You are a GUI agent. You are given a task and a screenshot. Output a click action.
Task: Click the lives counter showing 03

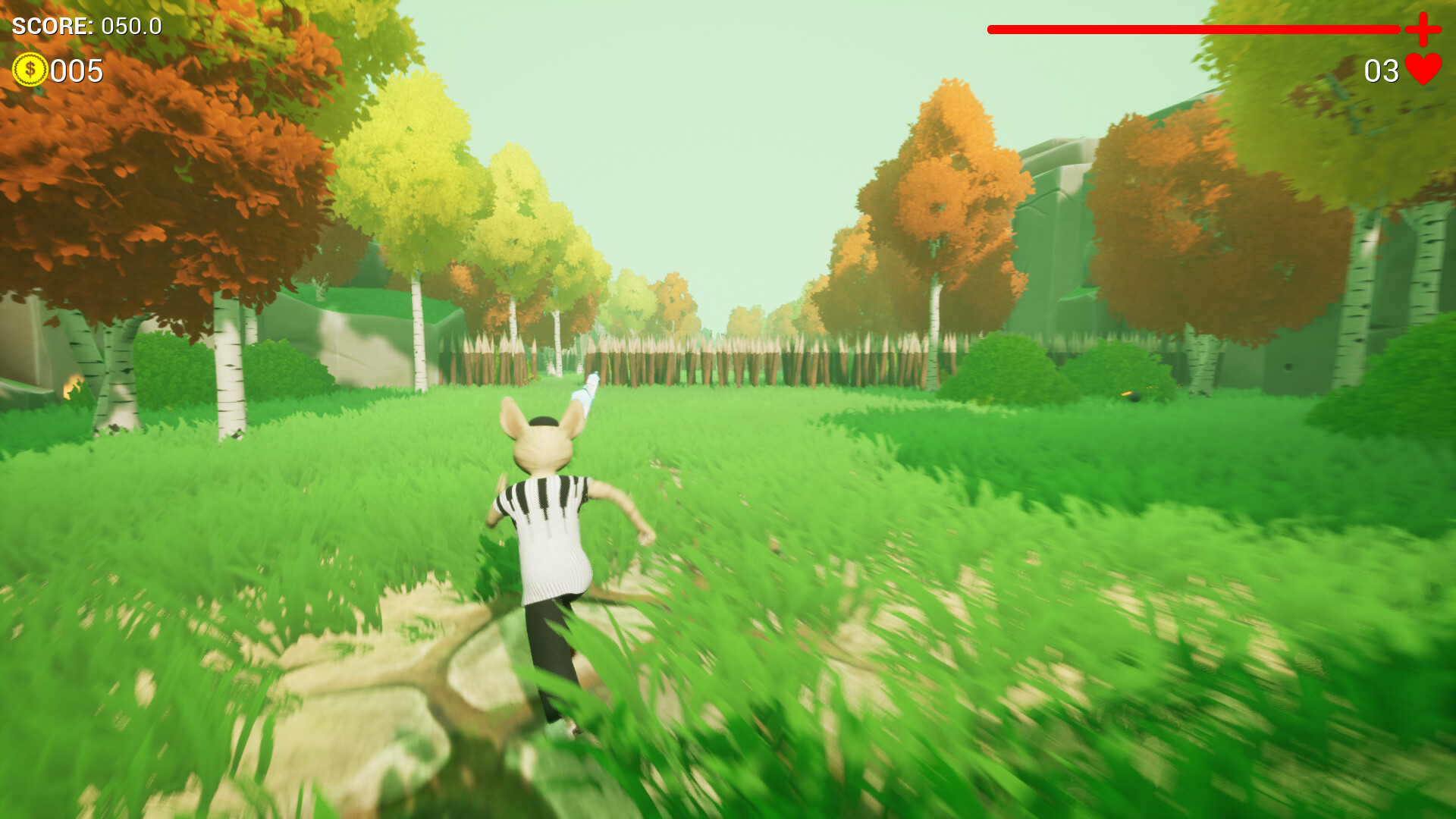coord(1380,70)
